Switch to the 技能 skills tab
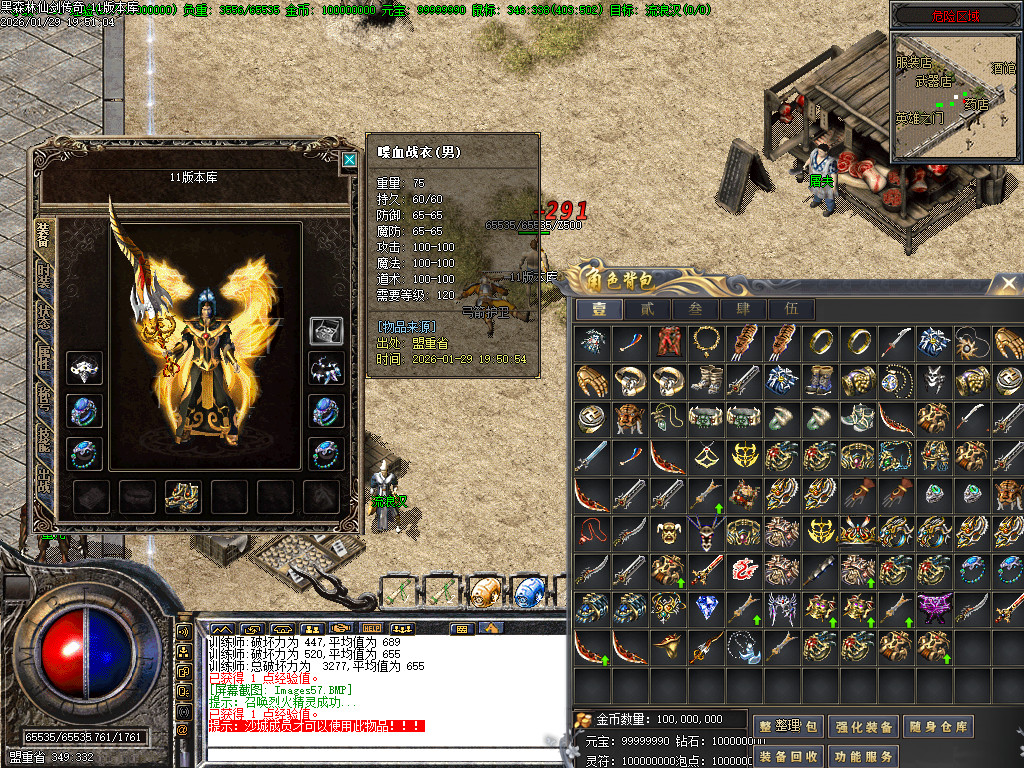Image resolution: width=1024 pixels, height=768 pixels. point(43,437)
